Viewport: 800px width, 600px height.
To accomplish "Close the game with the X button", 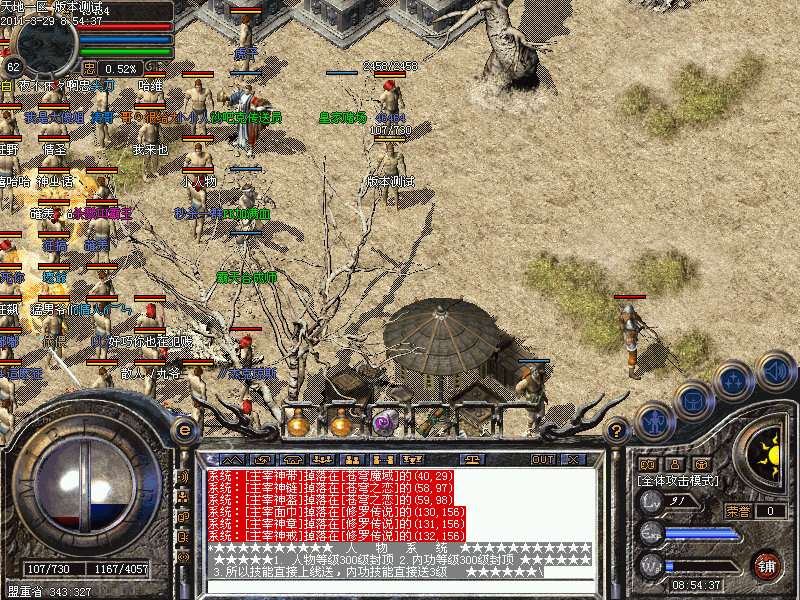I will pos(575,460).
